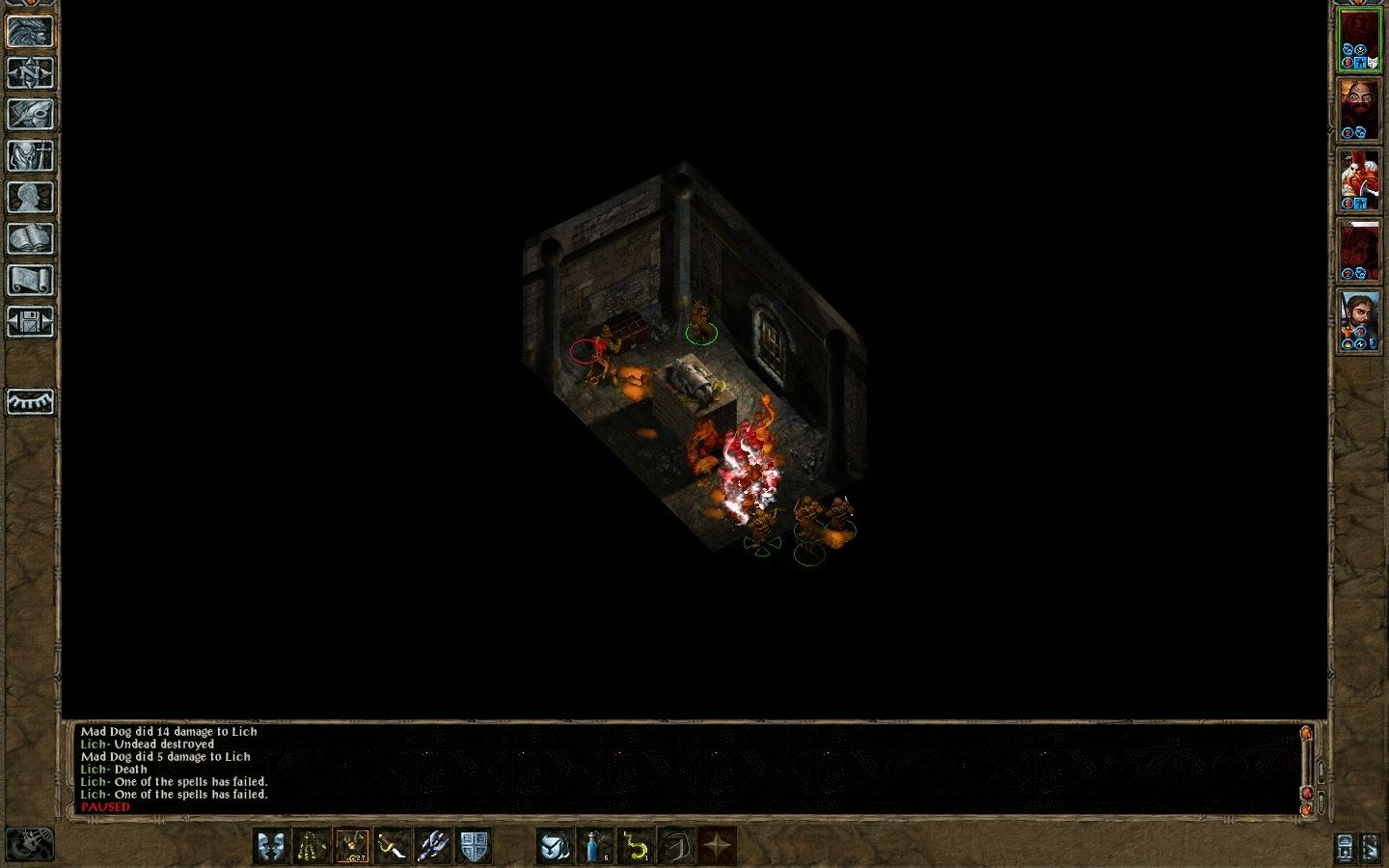Viewport: 1389px width, 868px height.
Task: Collapse the message log with the lower chevron
Action: (x=1321, y=800)
